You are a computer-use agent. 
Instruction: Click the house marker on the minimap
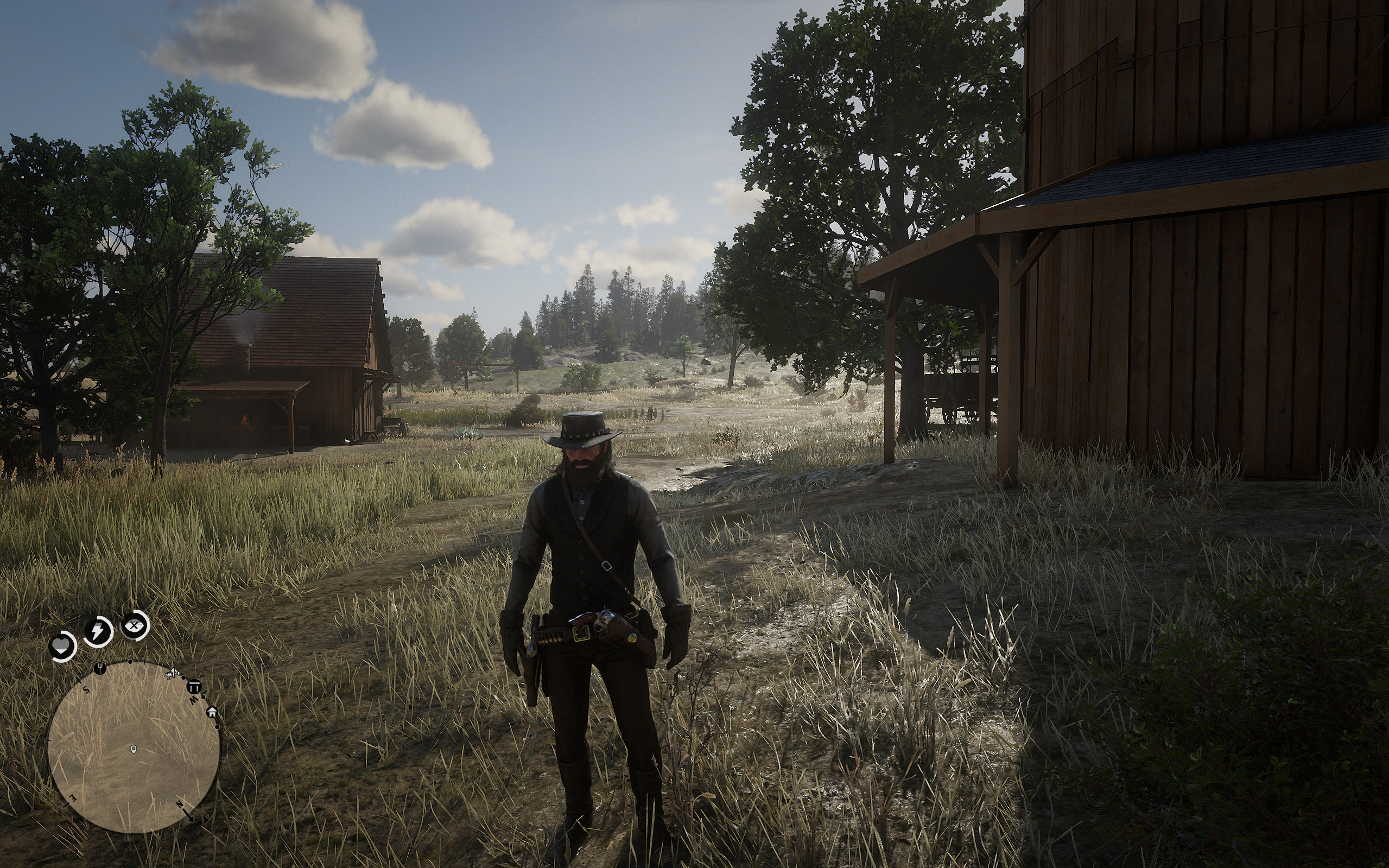(212, 712)
